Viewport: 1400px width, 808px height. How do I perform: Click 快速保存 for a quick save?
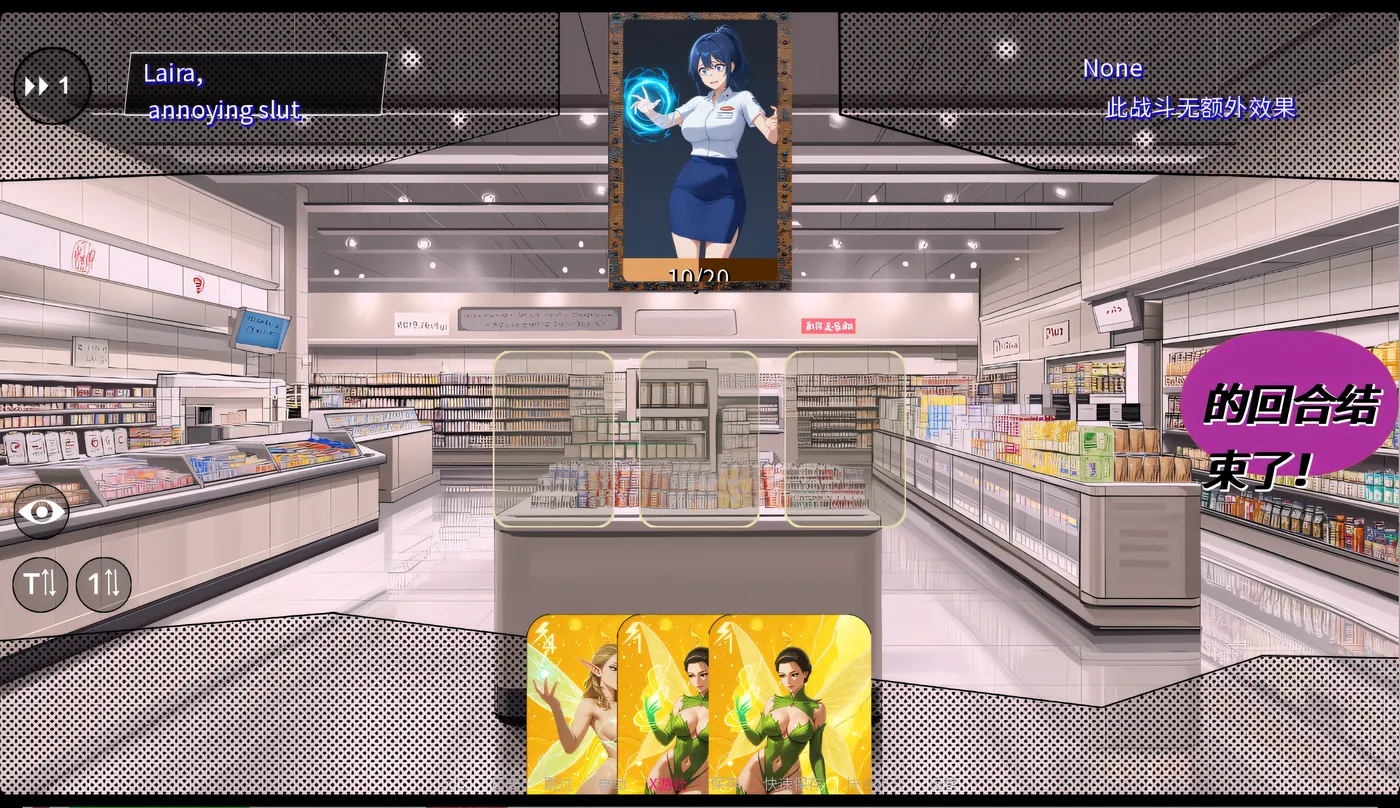(x=793, y=783)
